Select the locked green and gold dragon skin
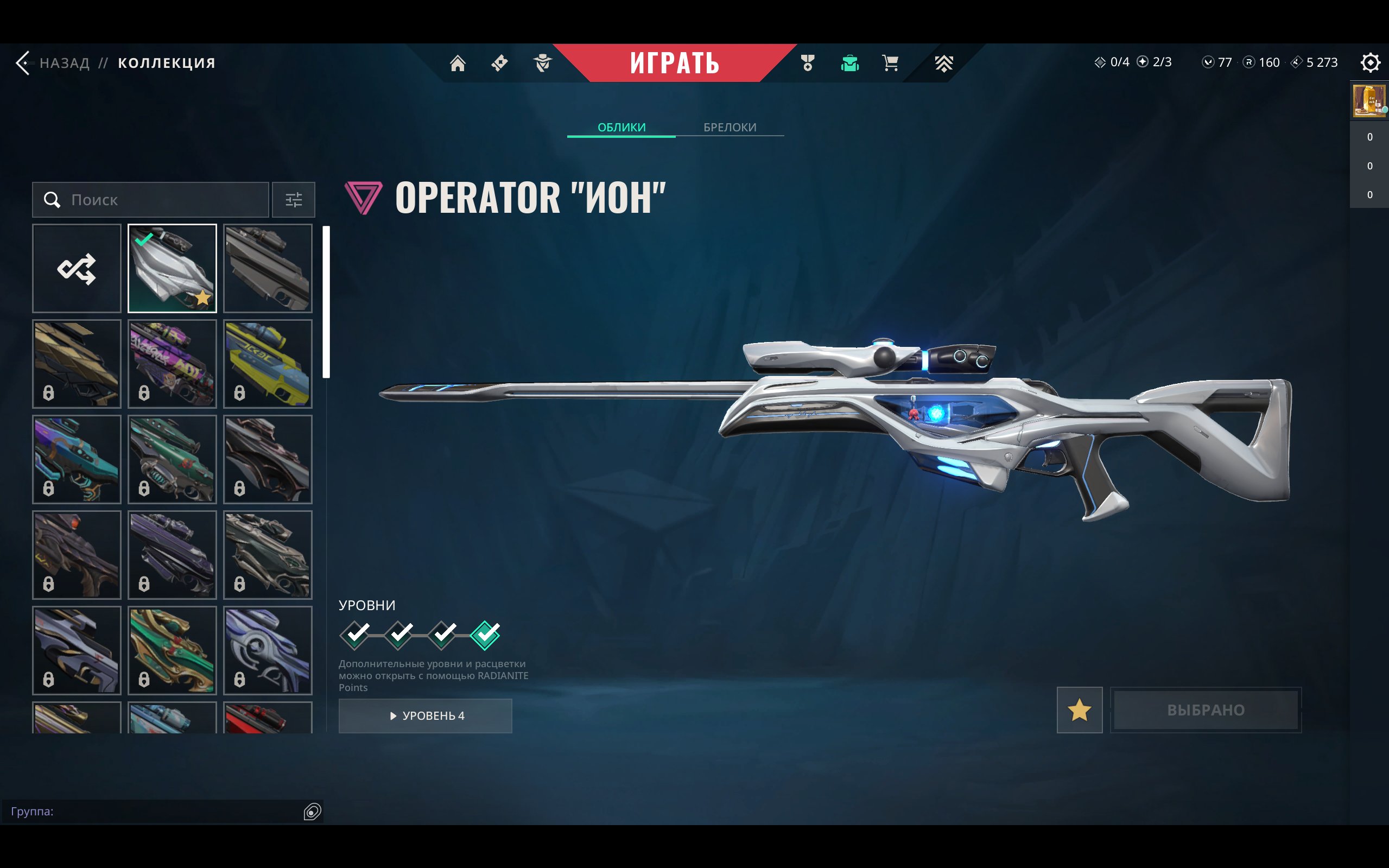This screenshot has width=1389, height=868. pos(172,650)
